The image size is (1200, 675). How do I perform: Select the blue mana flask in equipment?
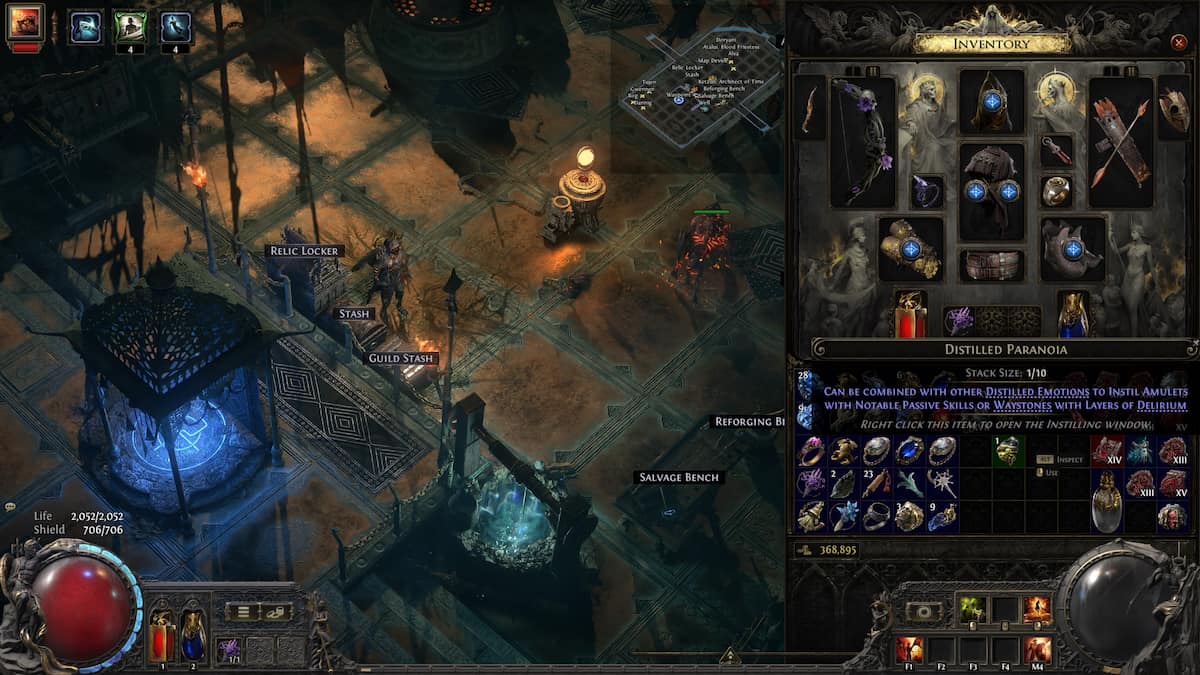[1073, 314]
